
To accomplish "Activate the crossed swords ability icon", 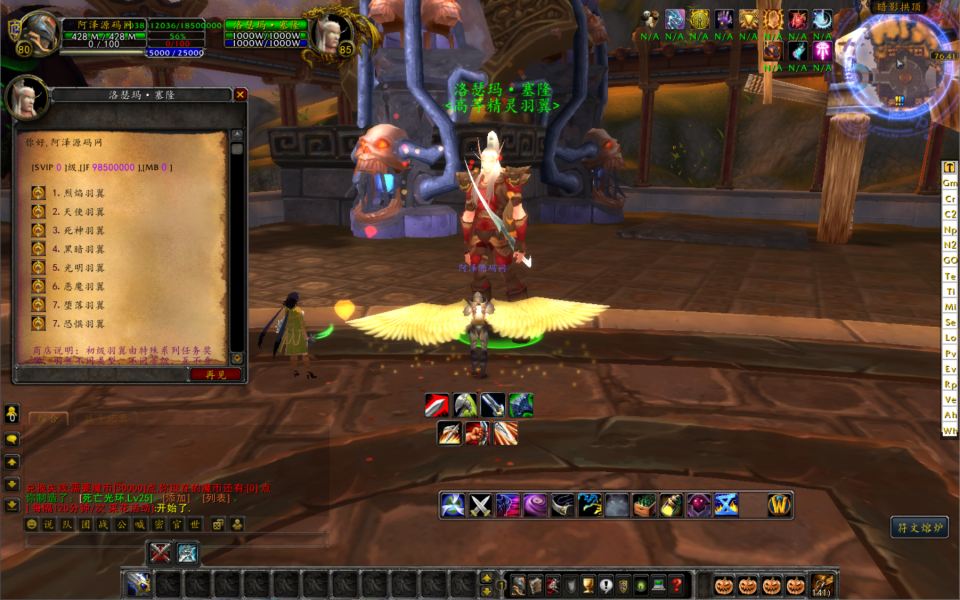I will tap(481, 506).
